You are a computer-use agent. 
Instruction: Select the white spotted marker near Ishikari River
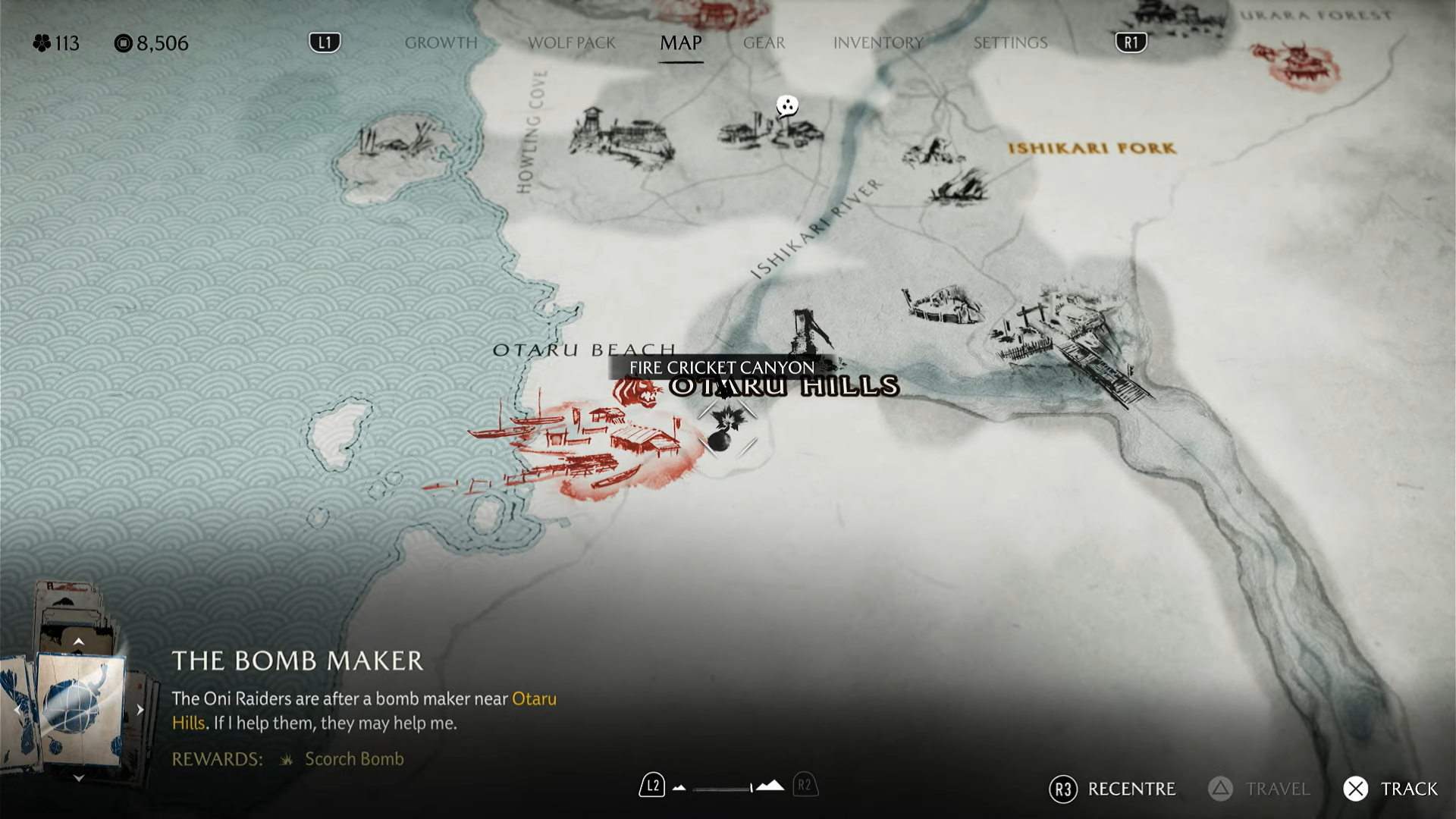click(x=787, y=106)
